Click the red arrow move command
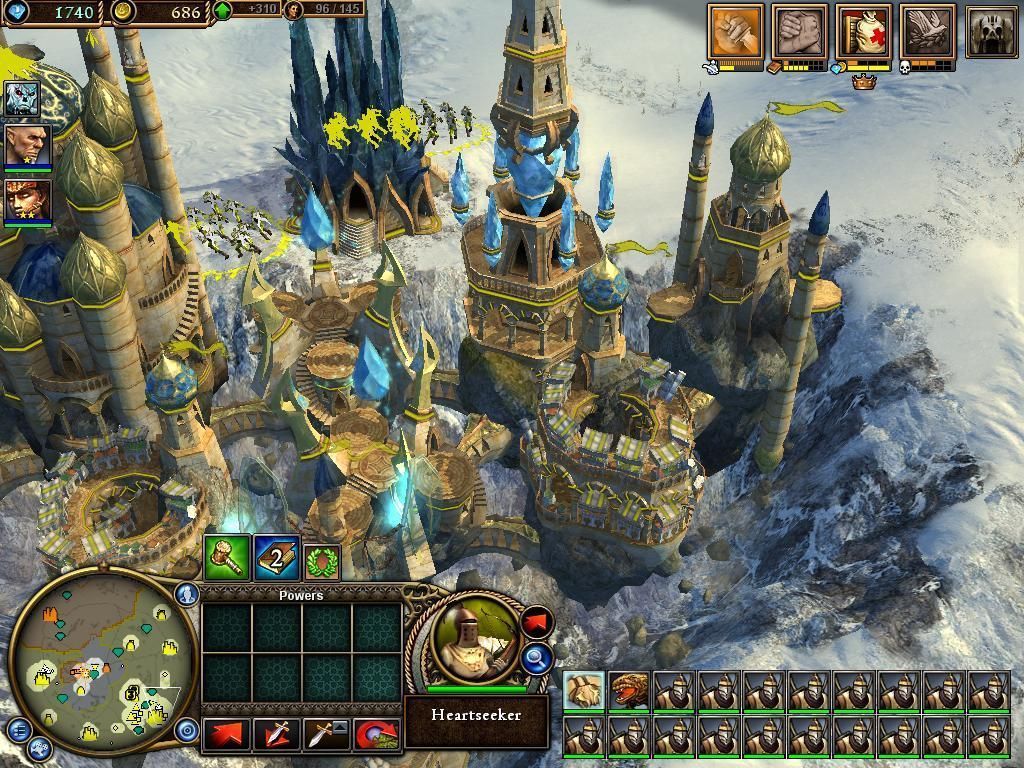Screen dimensions: 1024x768 (225, 734)
